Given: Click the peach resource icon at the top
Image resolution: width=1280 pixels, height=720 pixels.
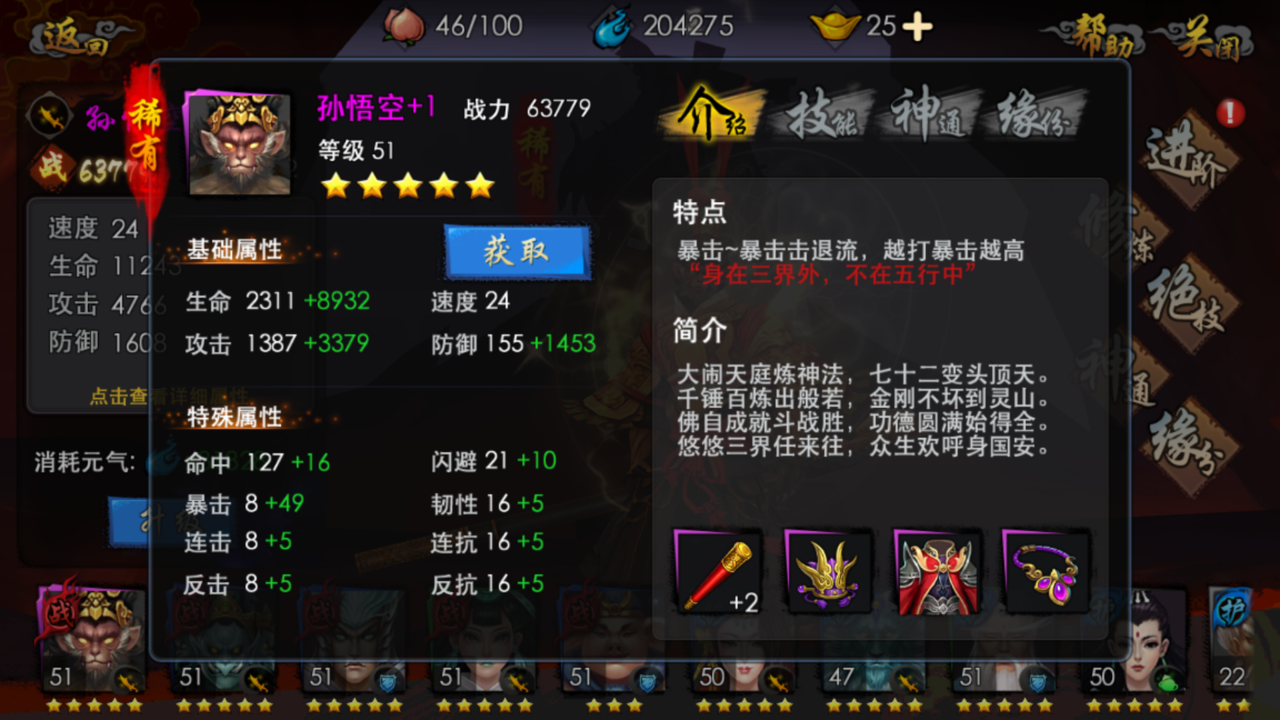Looking at the screenshot, I should pos(404,26).
